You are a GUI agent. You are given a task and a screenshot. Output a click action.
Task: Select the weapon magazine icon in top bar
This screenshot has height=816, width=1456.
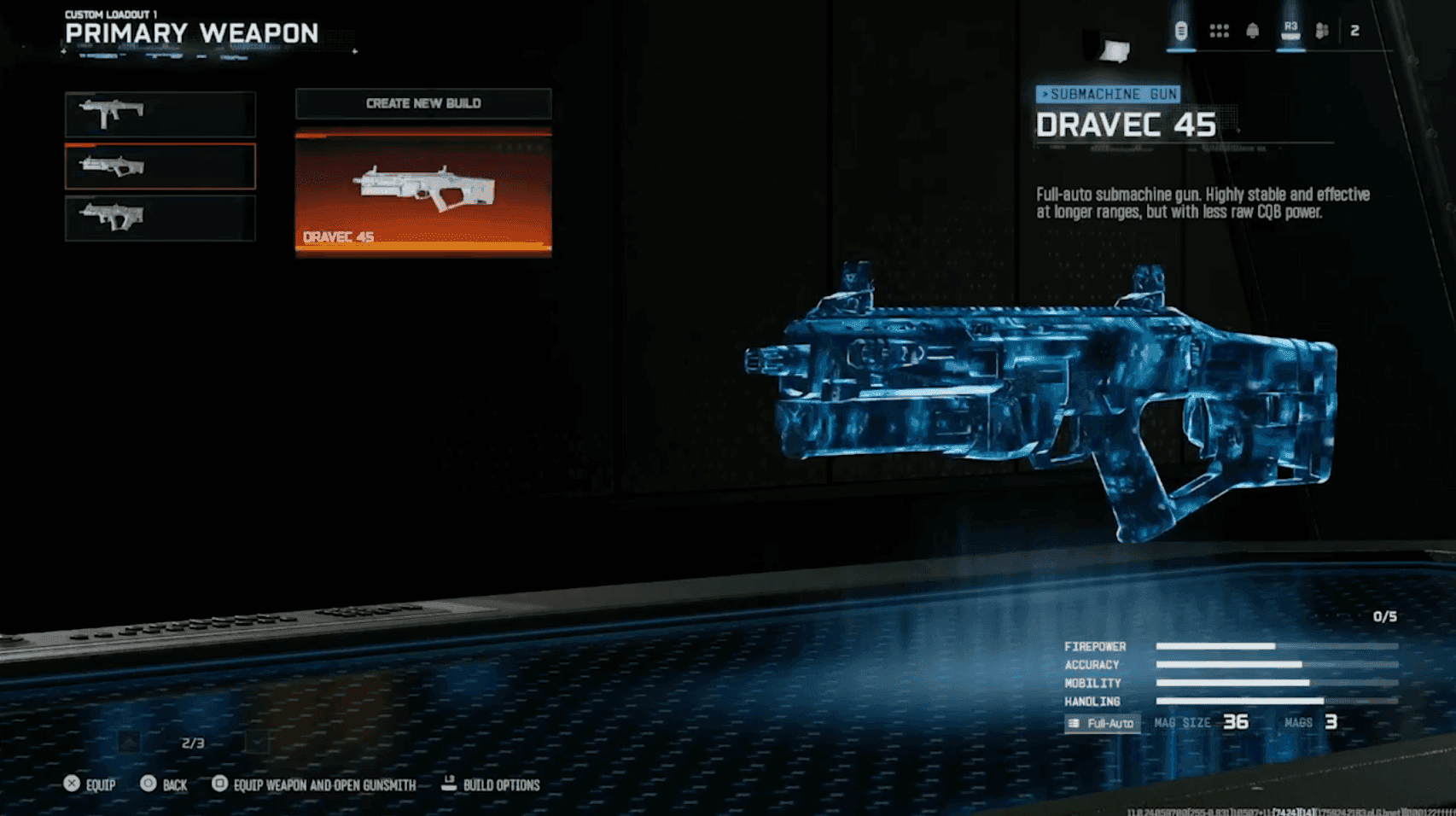pos(1180,29)
